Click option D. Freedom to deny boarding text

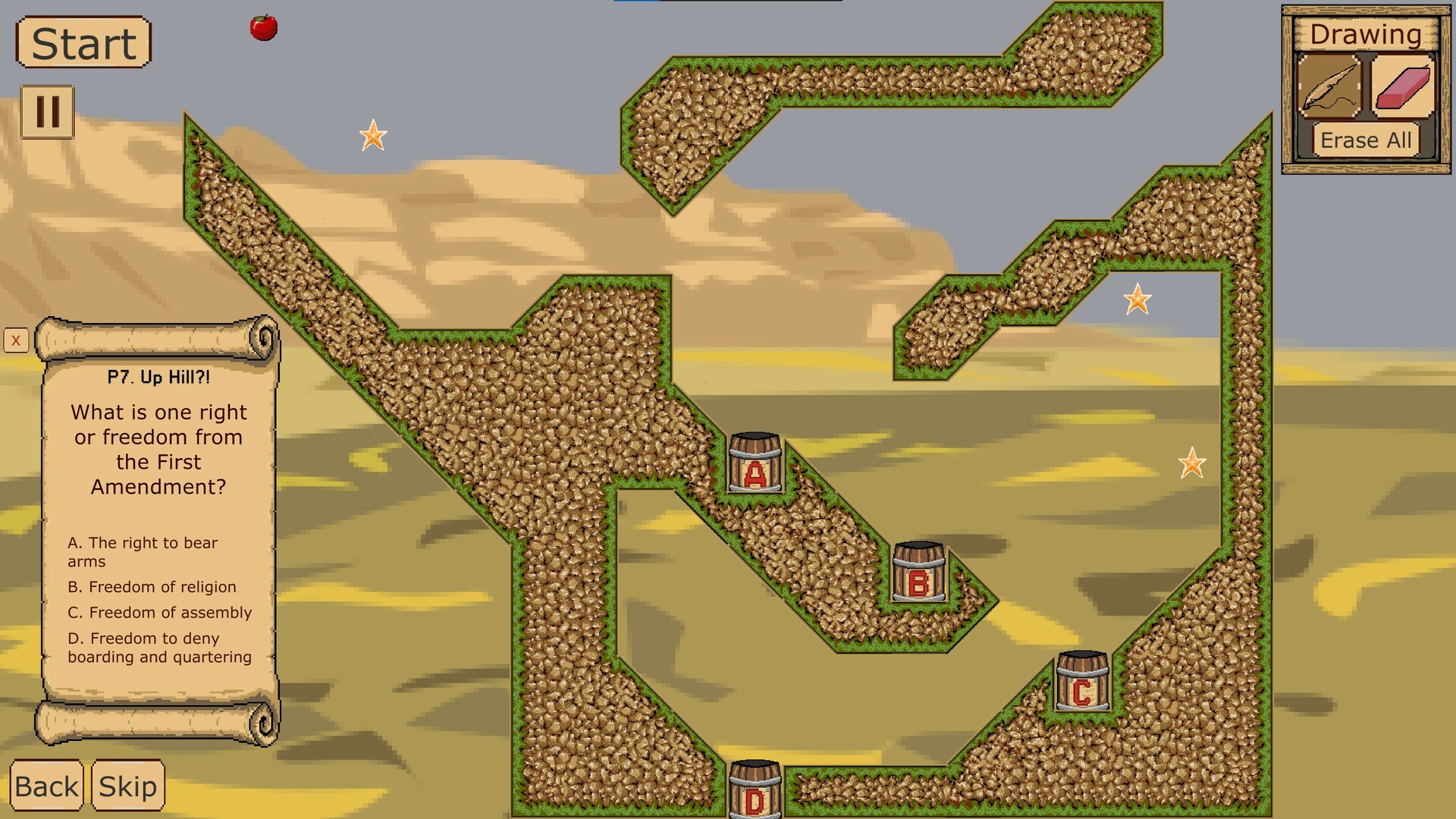coord(159,647)
